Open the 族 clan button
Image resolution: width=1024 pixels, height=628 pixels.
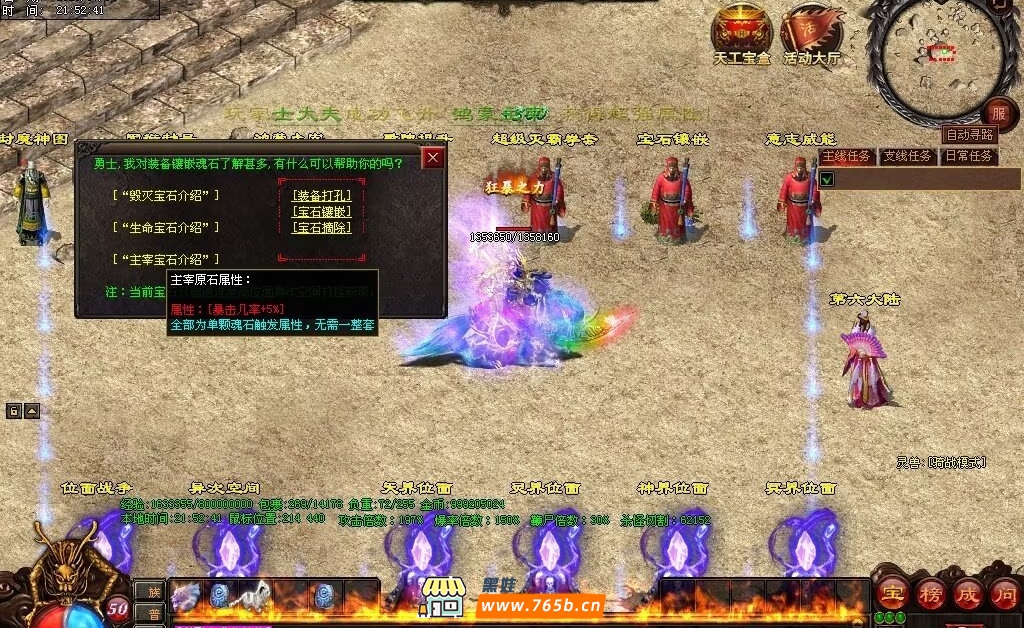pos(148,592)
